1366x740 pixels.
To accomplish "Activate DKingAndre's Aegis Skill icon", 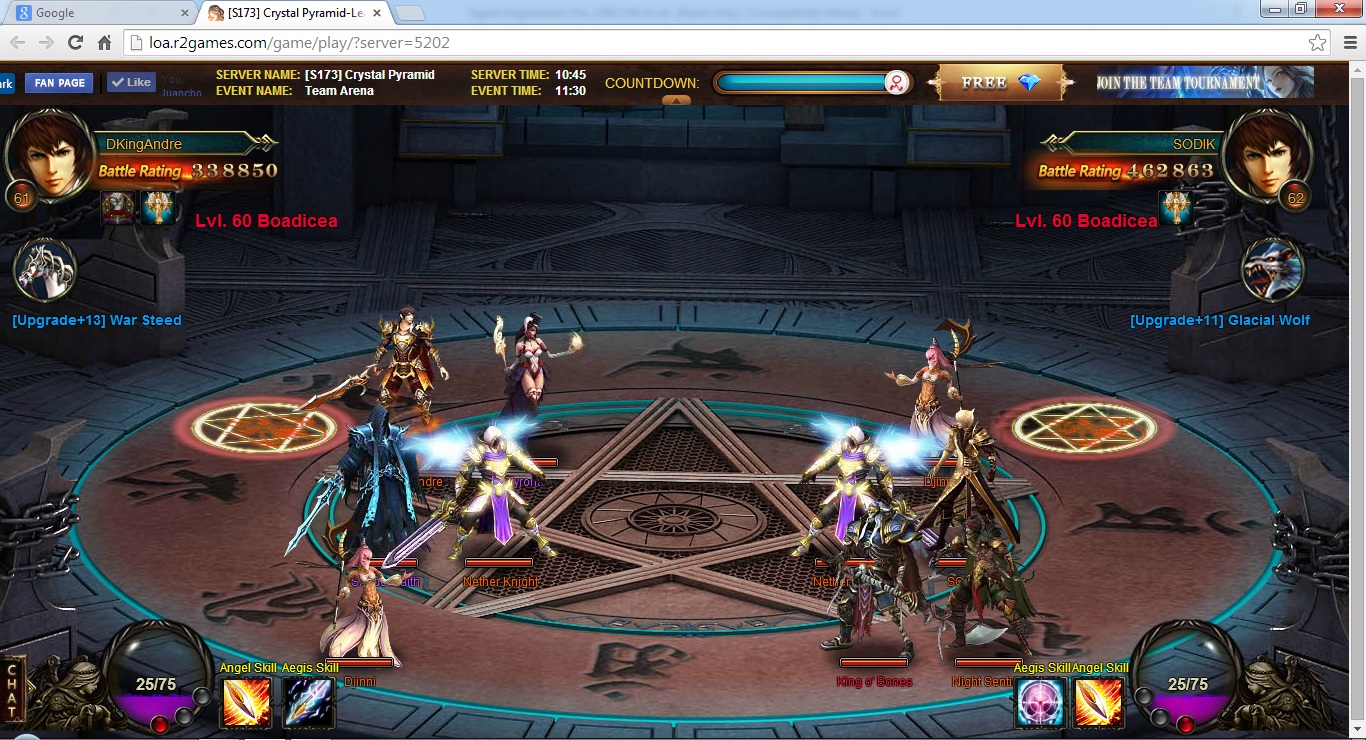I will click(308, 702).
